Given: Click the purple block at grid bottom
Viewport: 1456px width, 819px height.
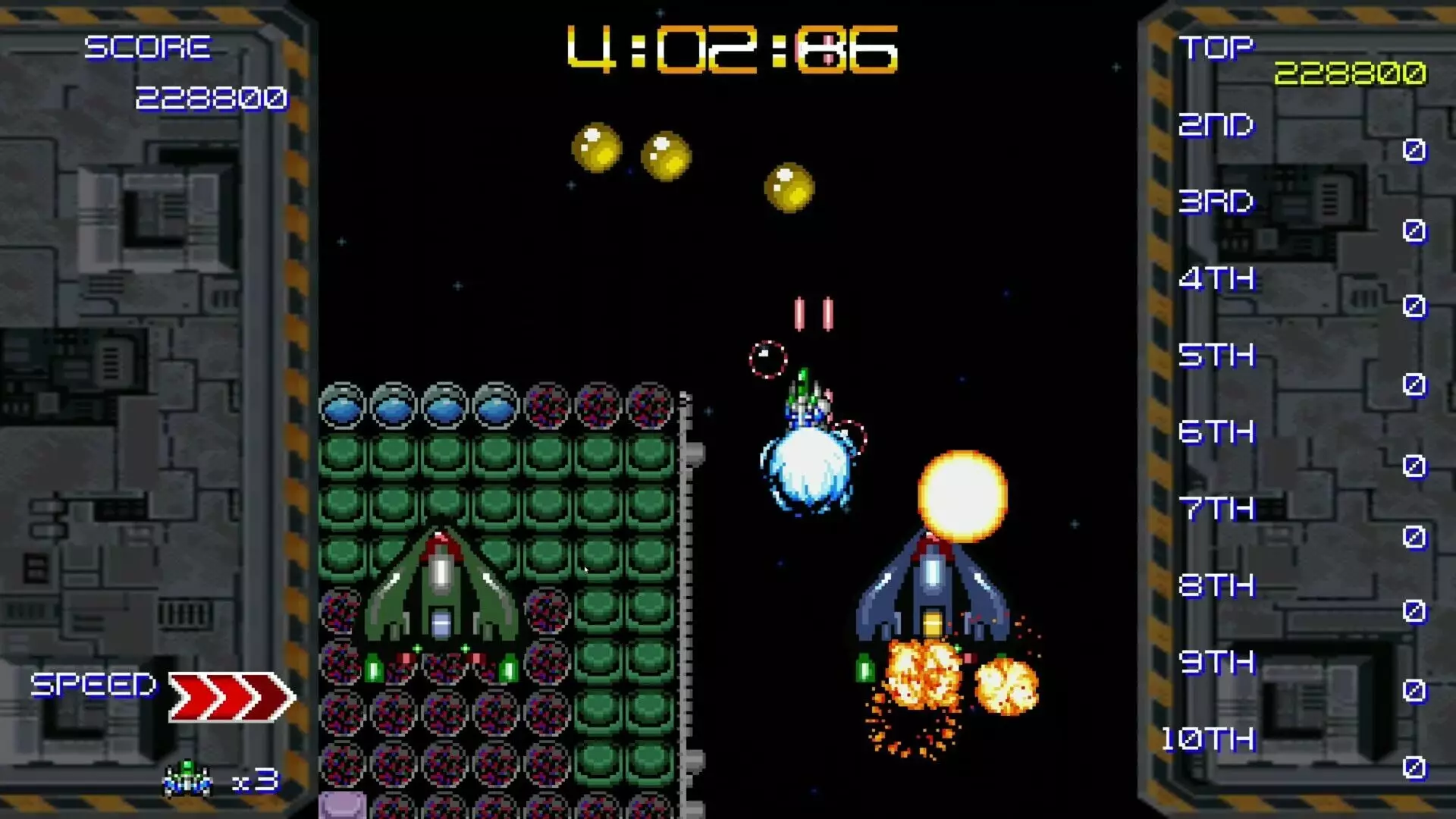Looking at the screenshot, I should (x=341, y=805).
